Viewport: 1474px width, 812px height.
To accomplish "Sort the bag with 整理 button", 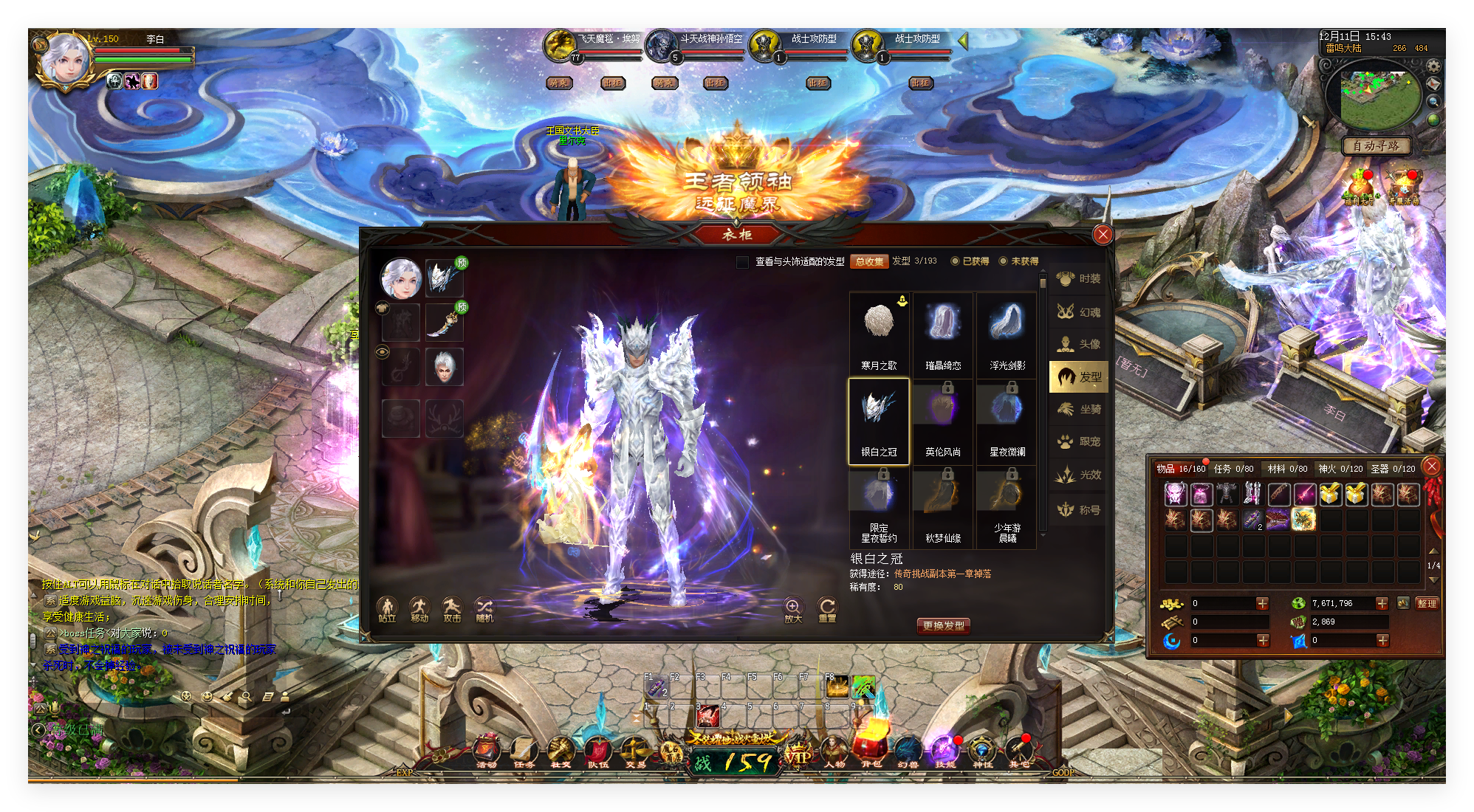I will [x=1427, y=603].
